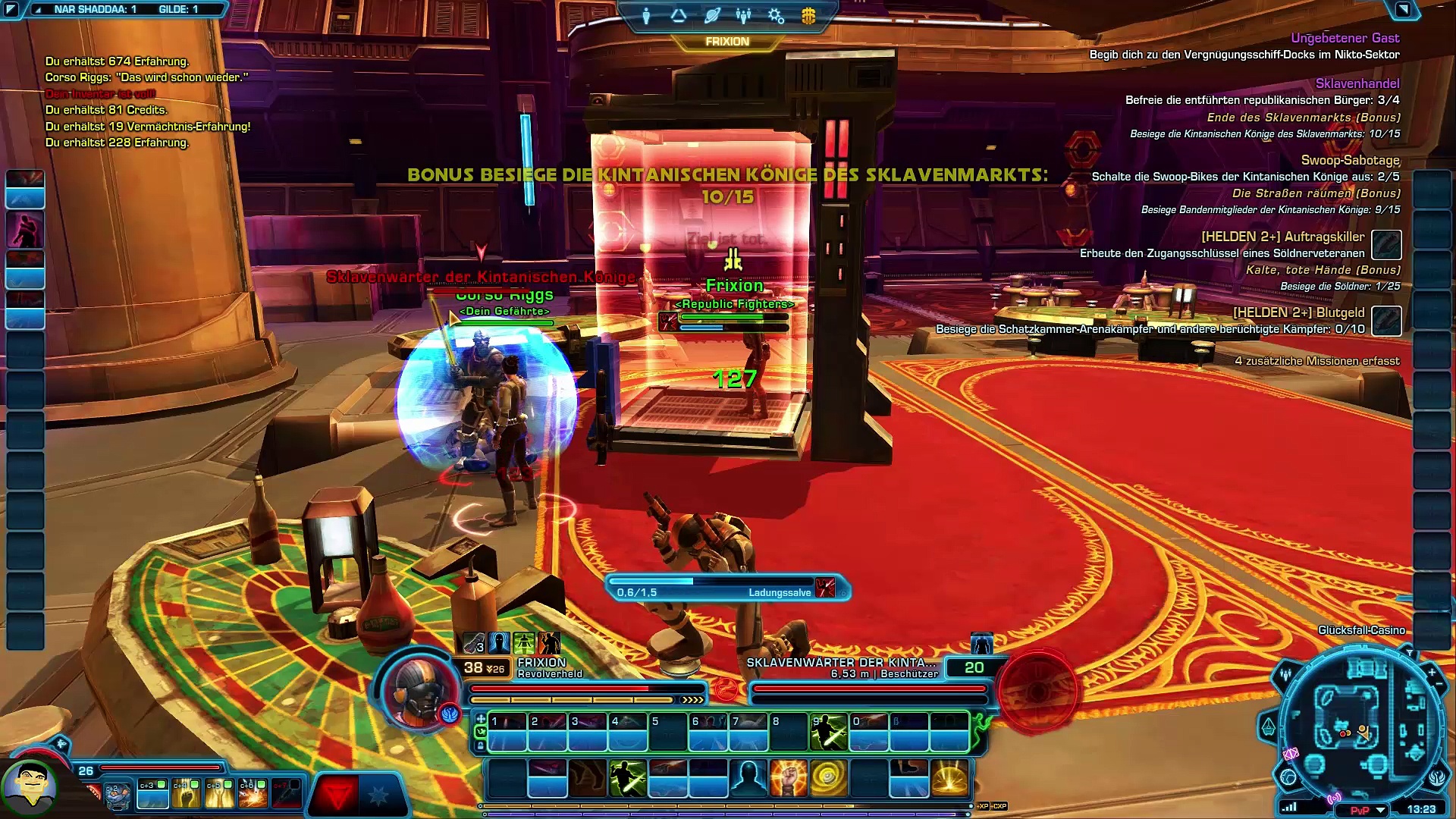Open the group social menu icon
Screen dimensions: 1456x819
743,15
